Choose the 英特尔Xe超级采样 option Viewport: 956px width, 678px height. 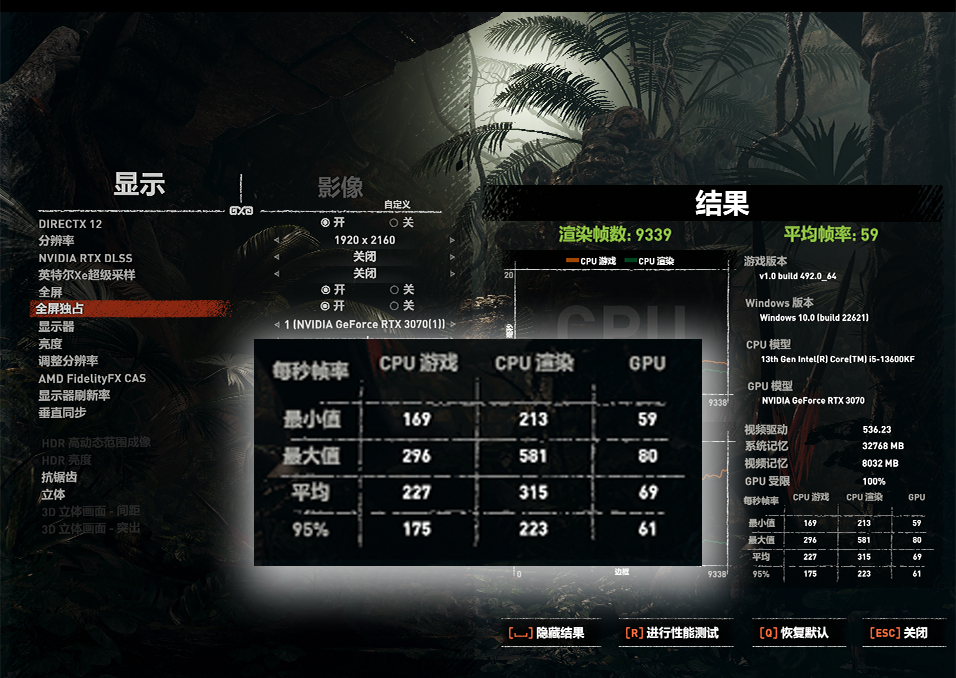tap(87, 274)
